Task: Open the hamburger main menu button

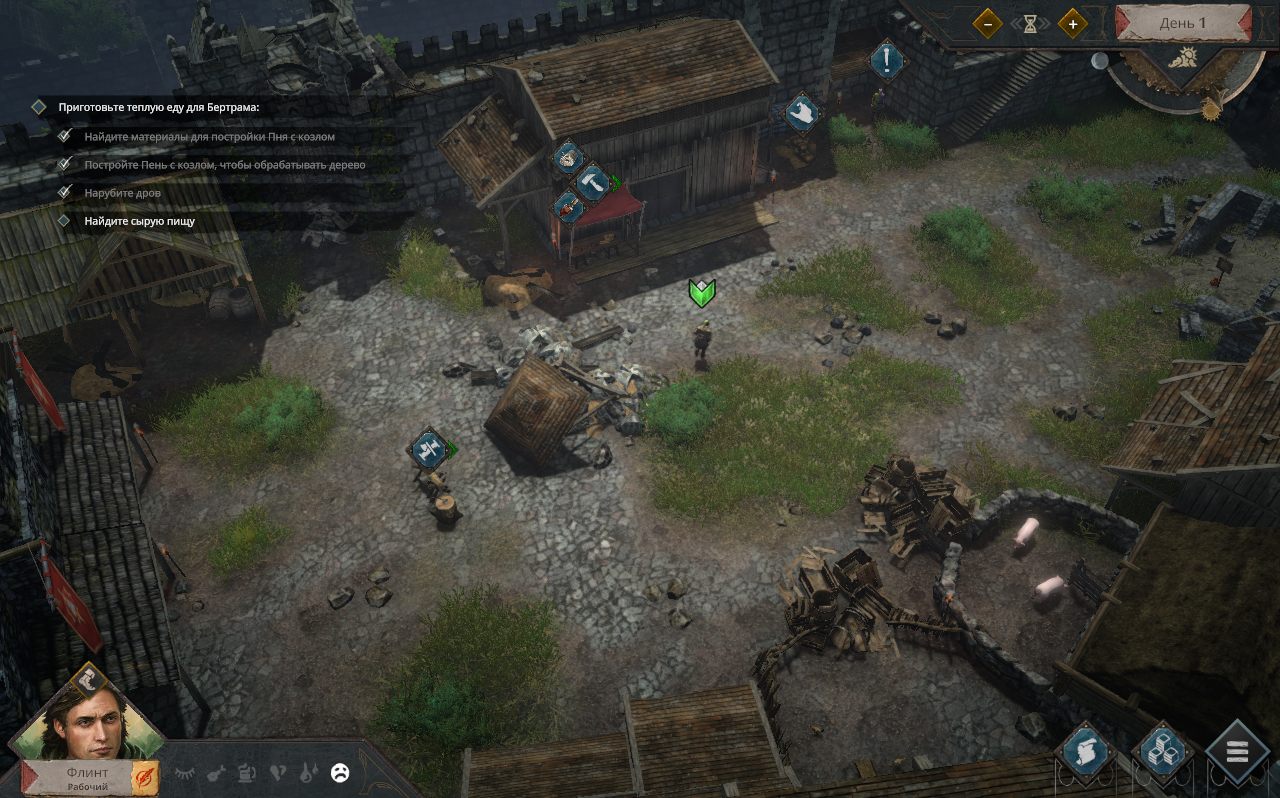Action: (1237, 753)
